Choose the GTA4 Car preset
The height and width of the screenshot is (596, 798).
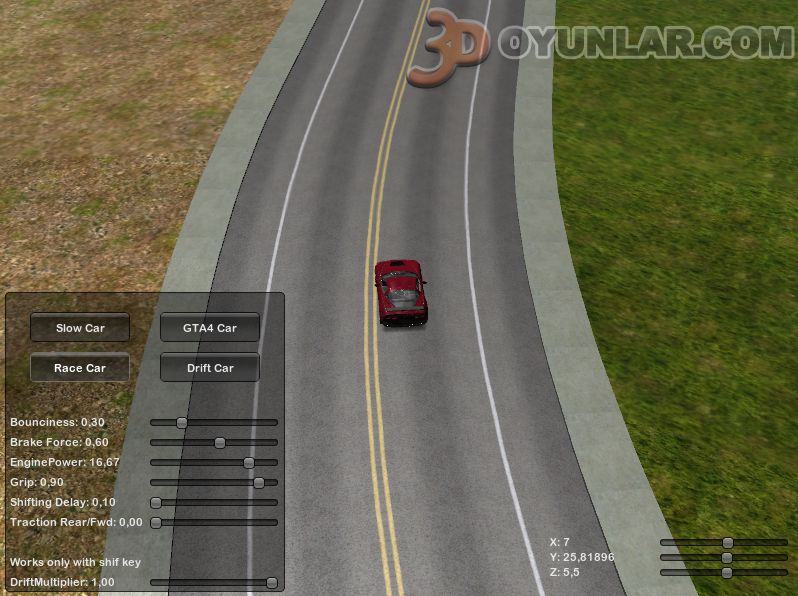tap(210, 328)
